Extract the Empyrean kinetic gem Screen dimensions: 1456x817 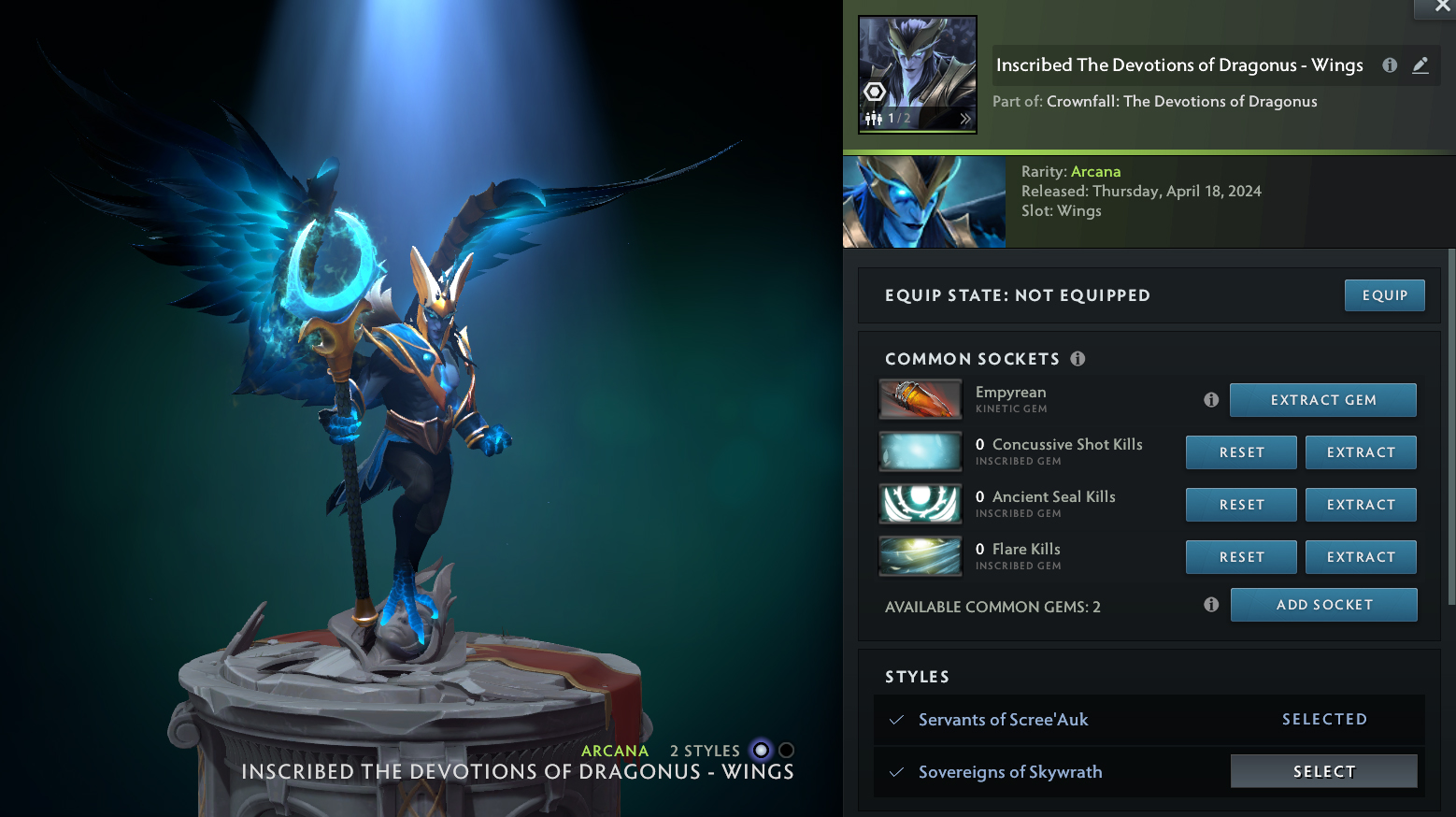[1322, 400]
